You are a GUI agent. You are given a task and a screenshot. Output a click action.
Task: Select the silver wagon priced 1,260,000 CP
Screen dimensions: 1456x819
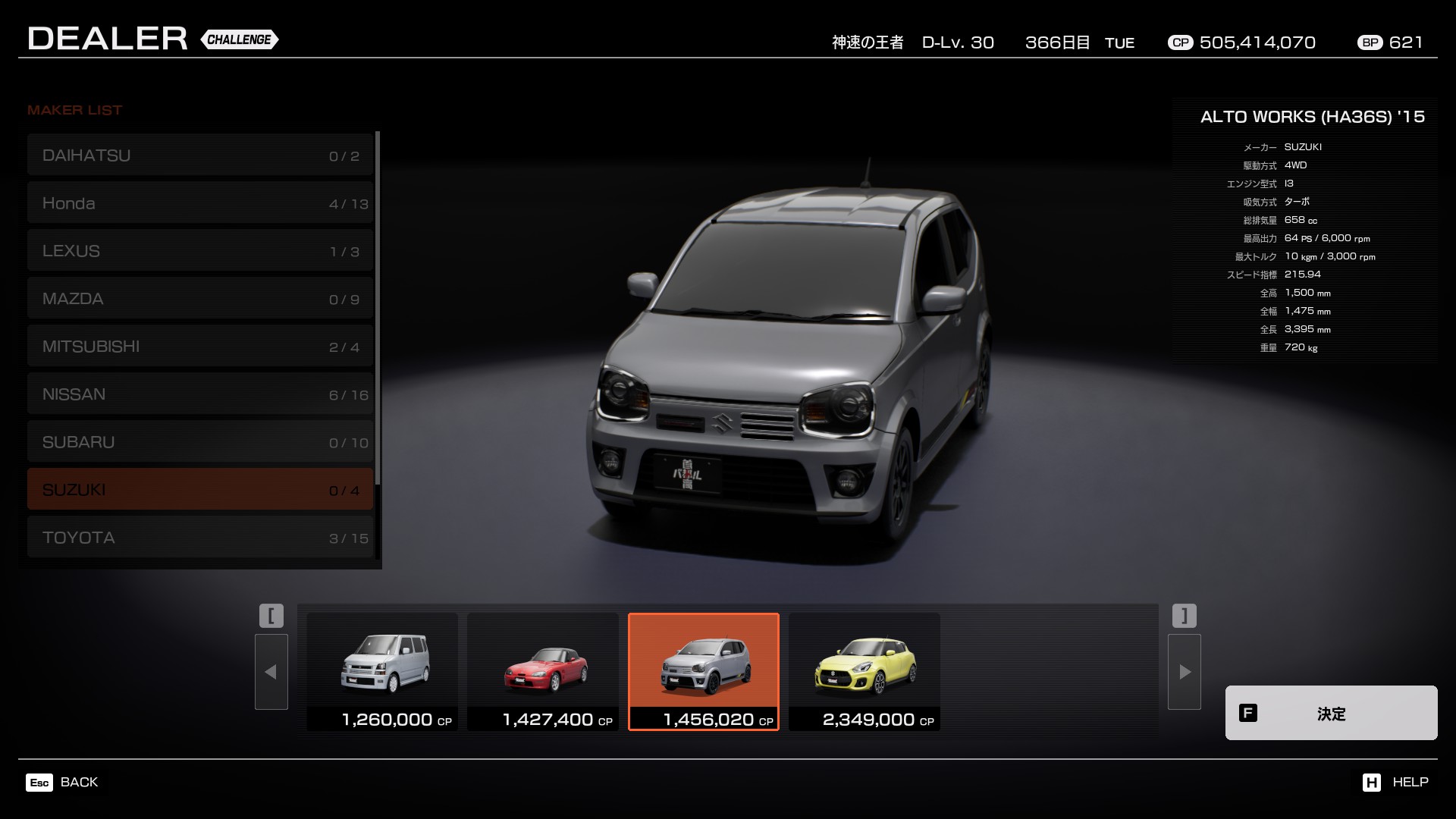tap(382, 671)
